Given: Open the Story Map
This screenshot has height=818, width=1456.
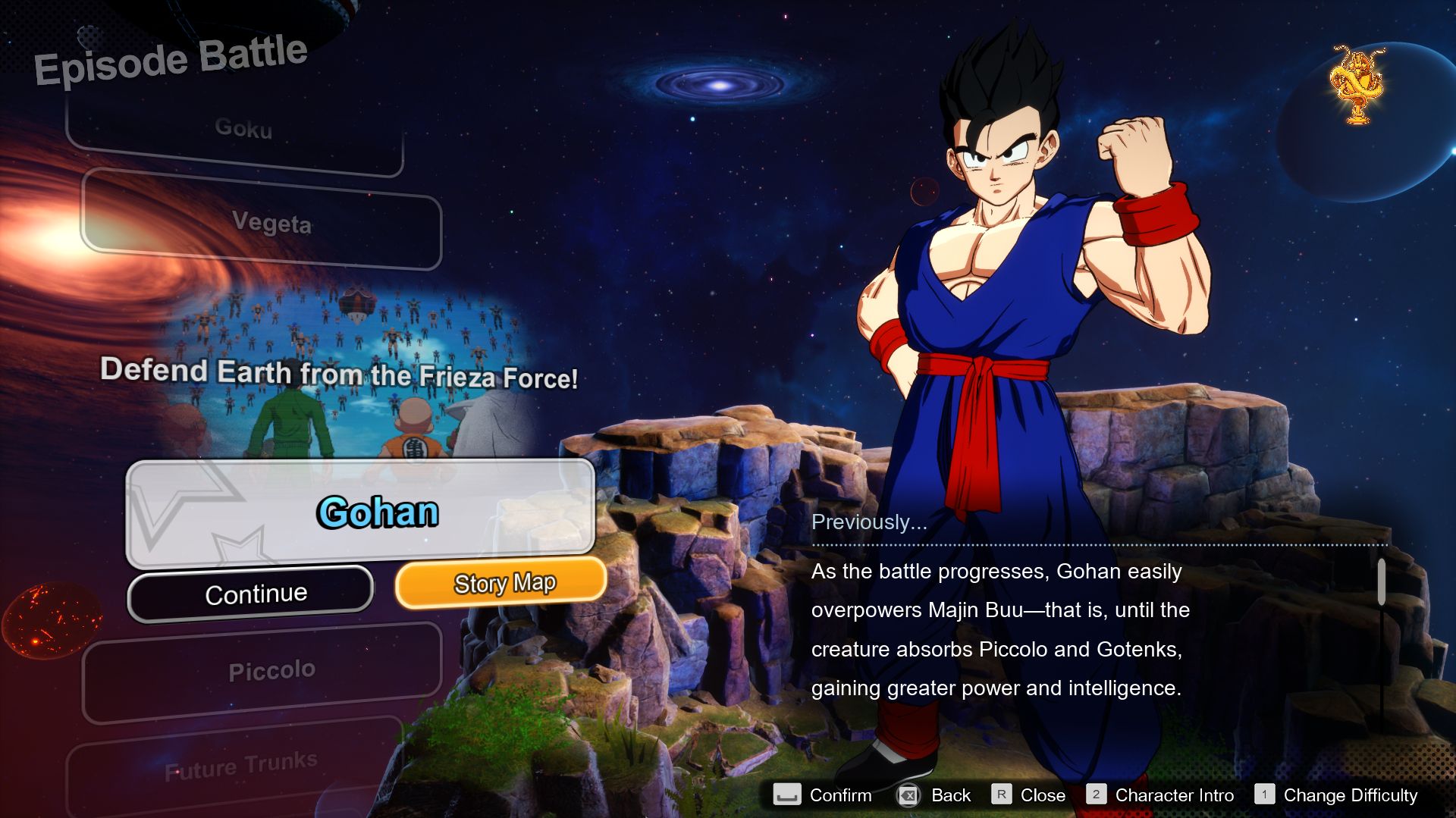Looking at the screenshot, I should [x=503, y=583].
